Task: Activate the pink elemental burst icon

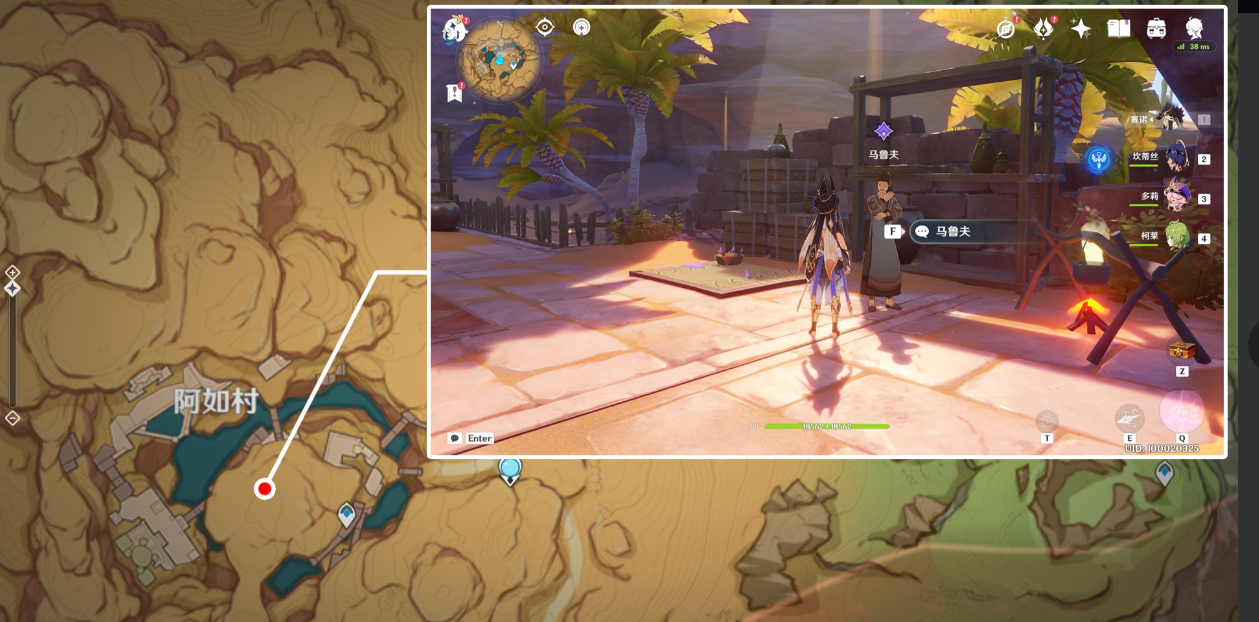Action: (x=1181, y=412)
